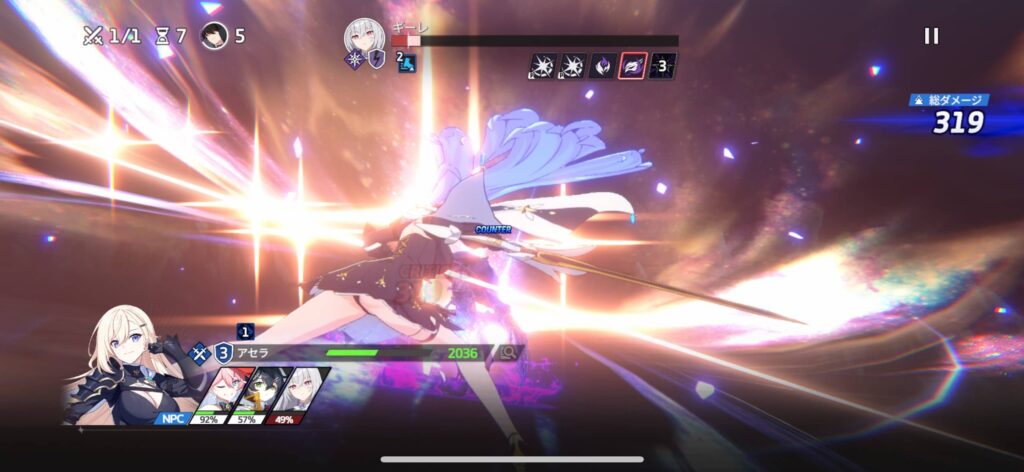Tap the enemy's lightning shield attribute icon
The height and width of the screenshot is (472, 1024).
pyautogui.click(x=377, y=59)
